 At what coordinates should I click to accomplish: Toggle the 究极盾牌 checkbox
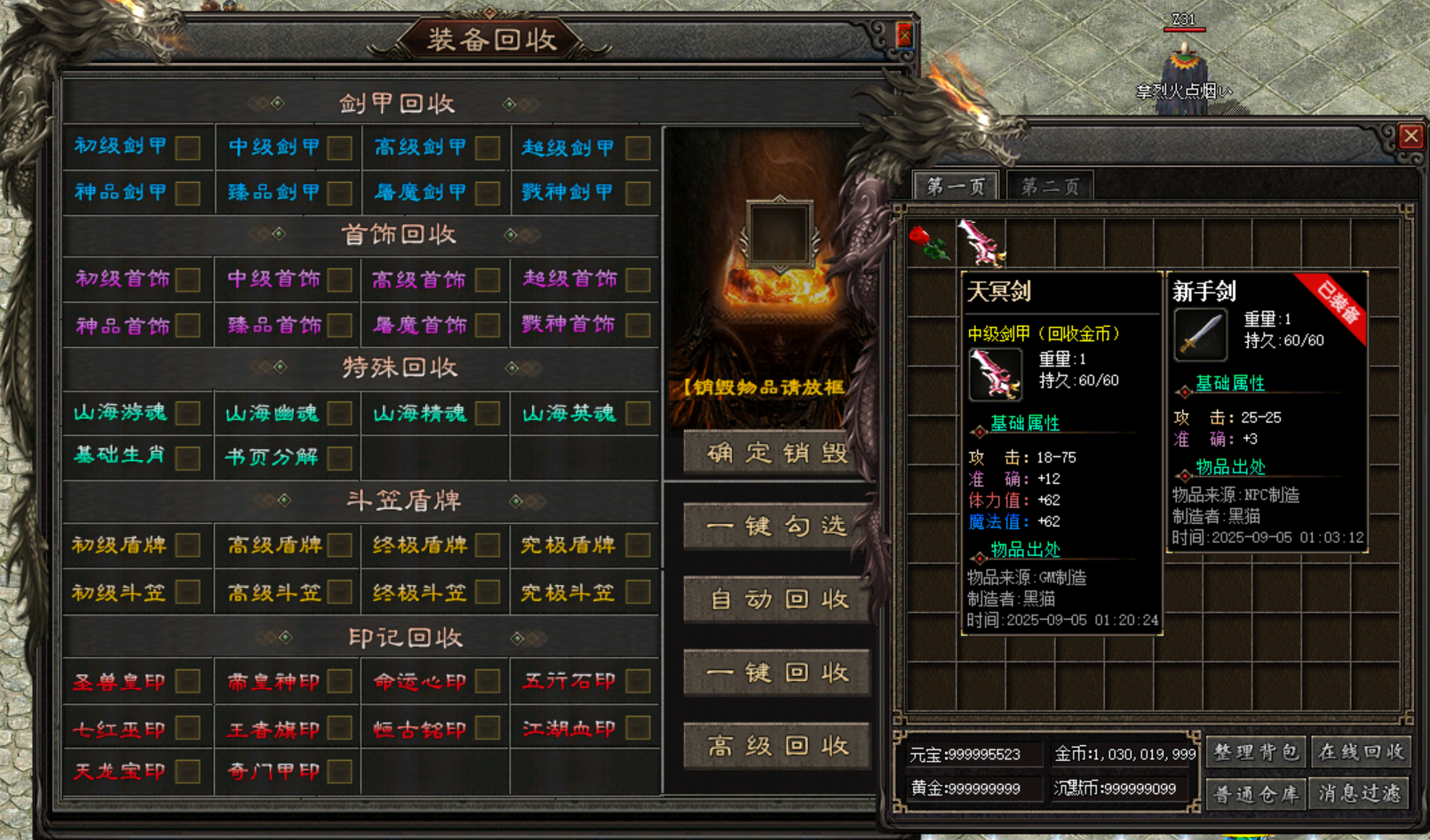(x=638, y=545)
